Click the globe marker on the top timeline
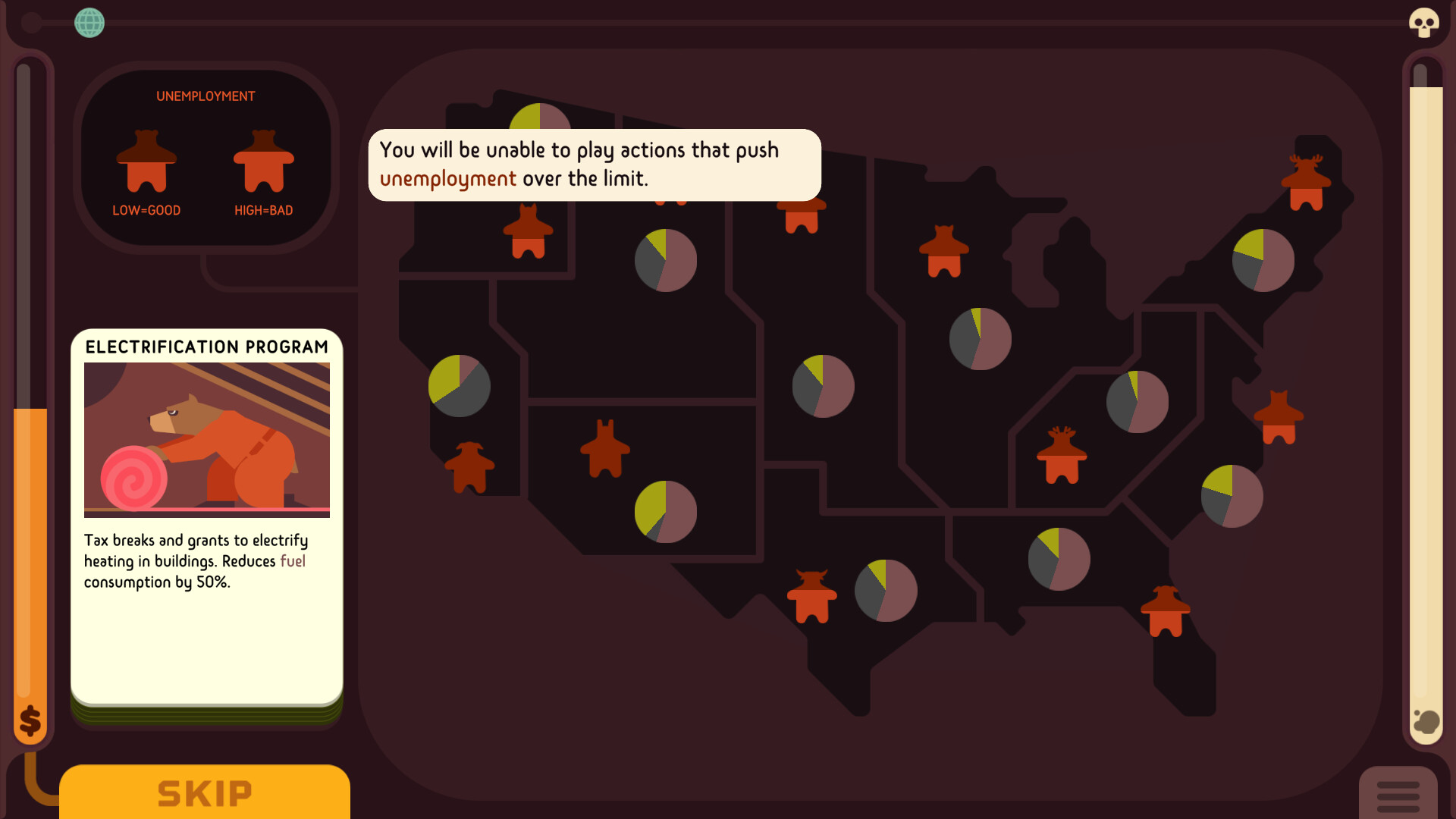The height and width of the screenshot is (819, 1456). pos(89,23)
